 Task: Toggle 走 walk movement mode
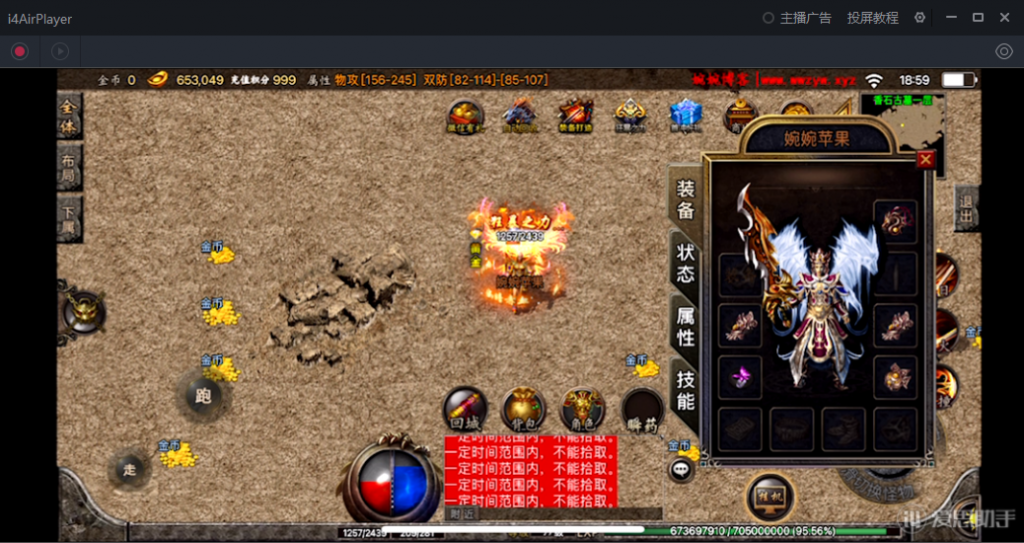130,468
